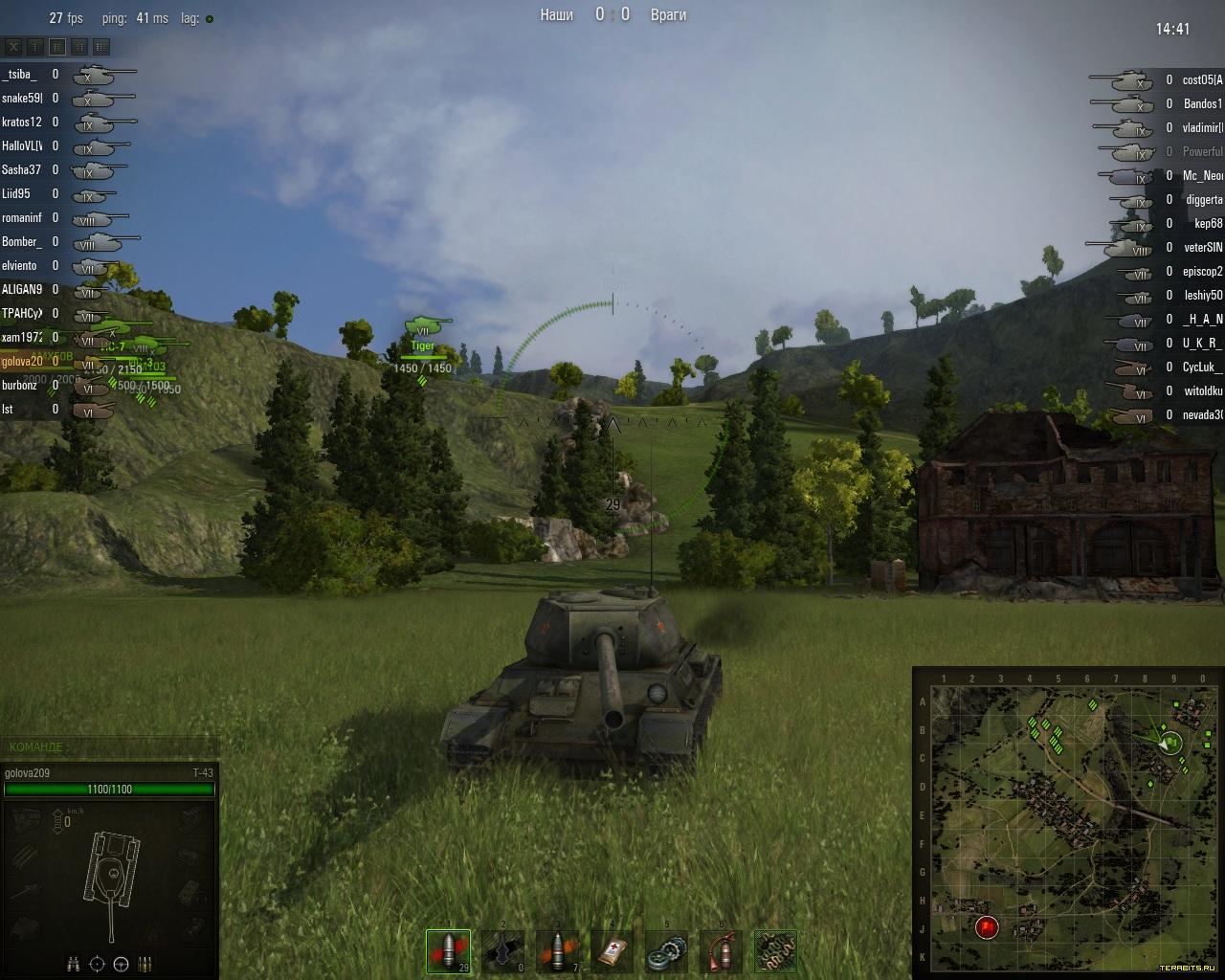The image size is (1225, 980).
Task: Use the first aid kit consumable
Action: 612,951
